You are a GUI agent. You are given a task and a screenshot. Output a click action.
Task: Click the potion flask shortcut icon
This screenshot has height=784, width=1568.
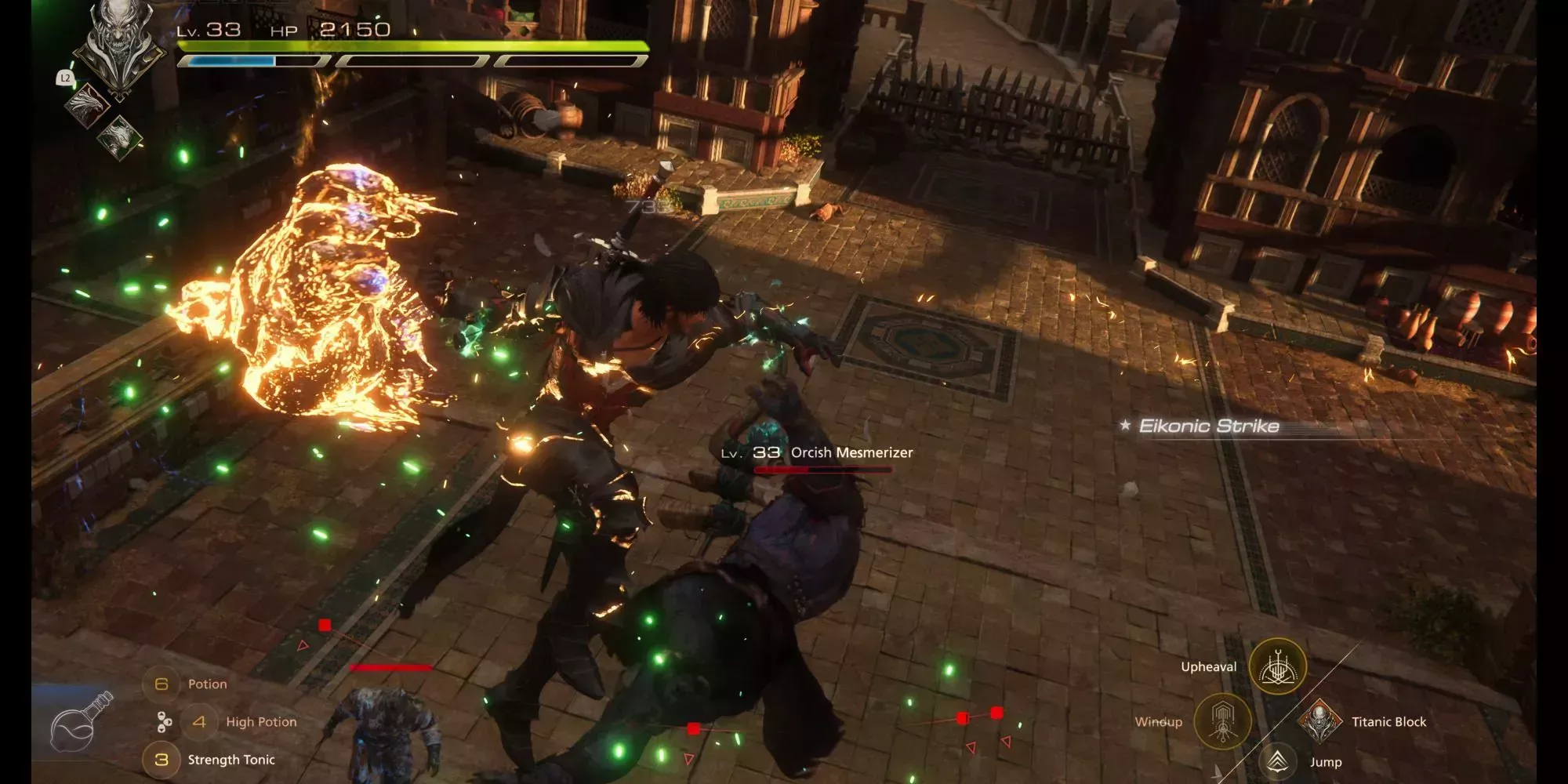point(80,721)
